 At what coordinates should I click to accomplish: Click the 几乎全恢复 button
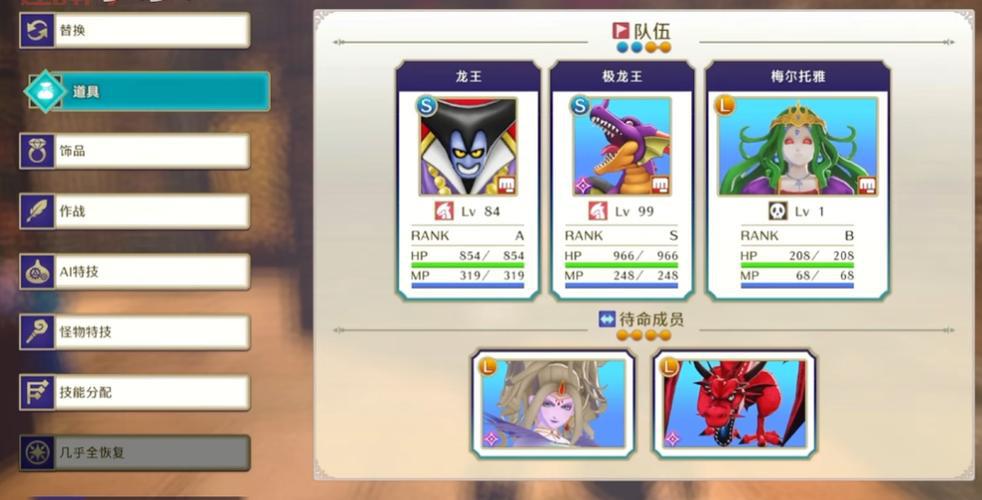pos(135,452)
